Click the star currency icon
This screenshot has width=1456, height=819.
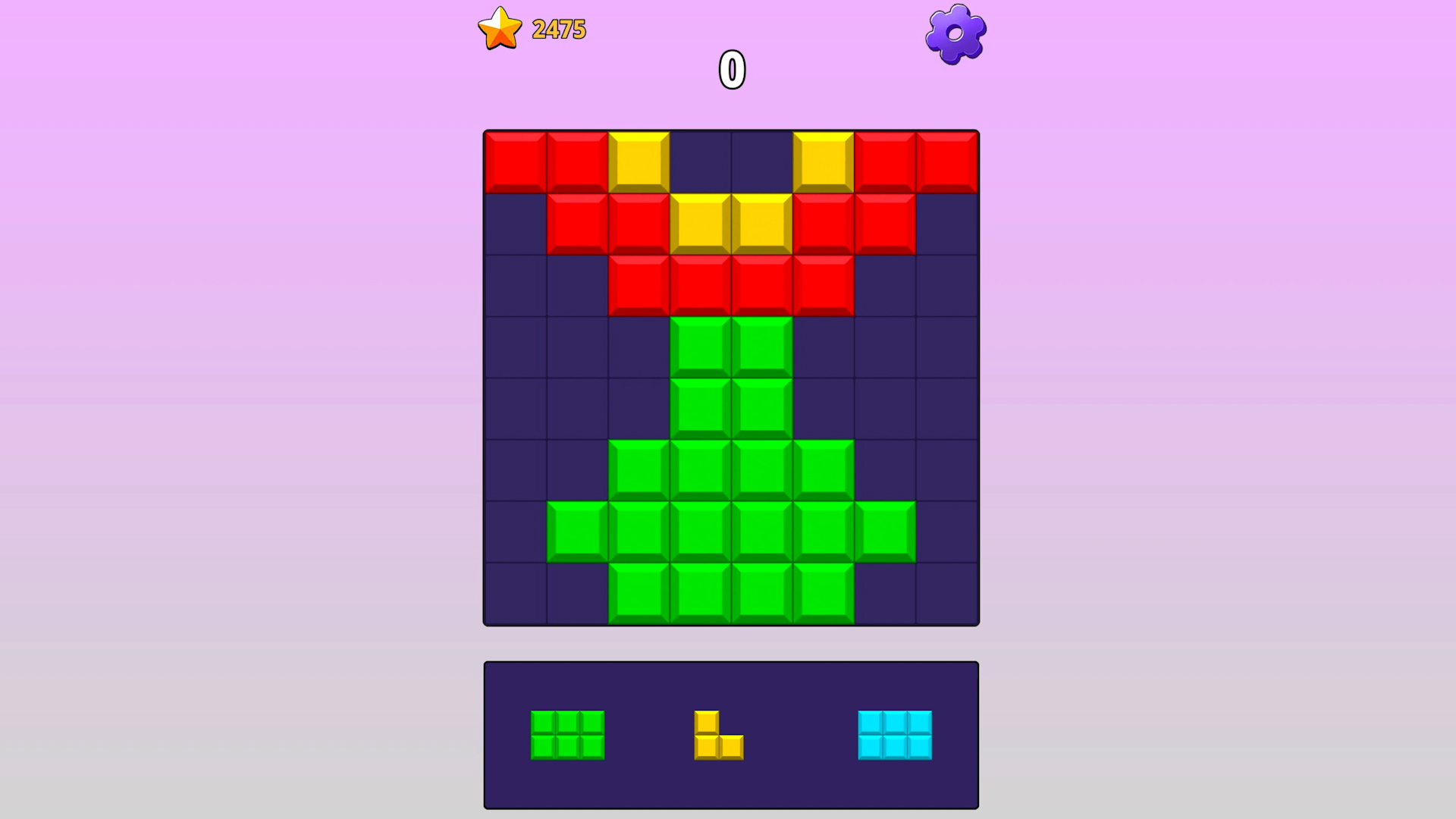pos(499,29)
